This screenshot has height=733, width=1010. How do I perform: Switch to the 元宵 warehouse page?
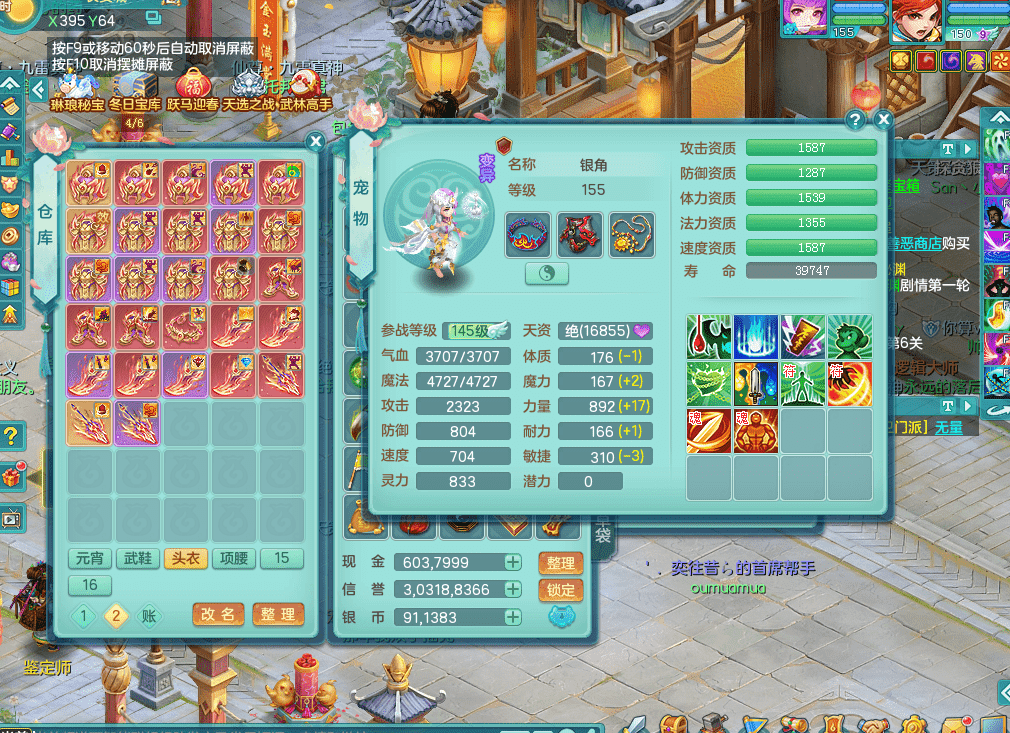(x=89, y=558)
